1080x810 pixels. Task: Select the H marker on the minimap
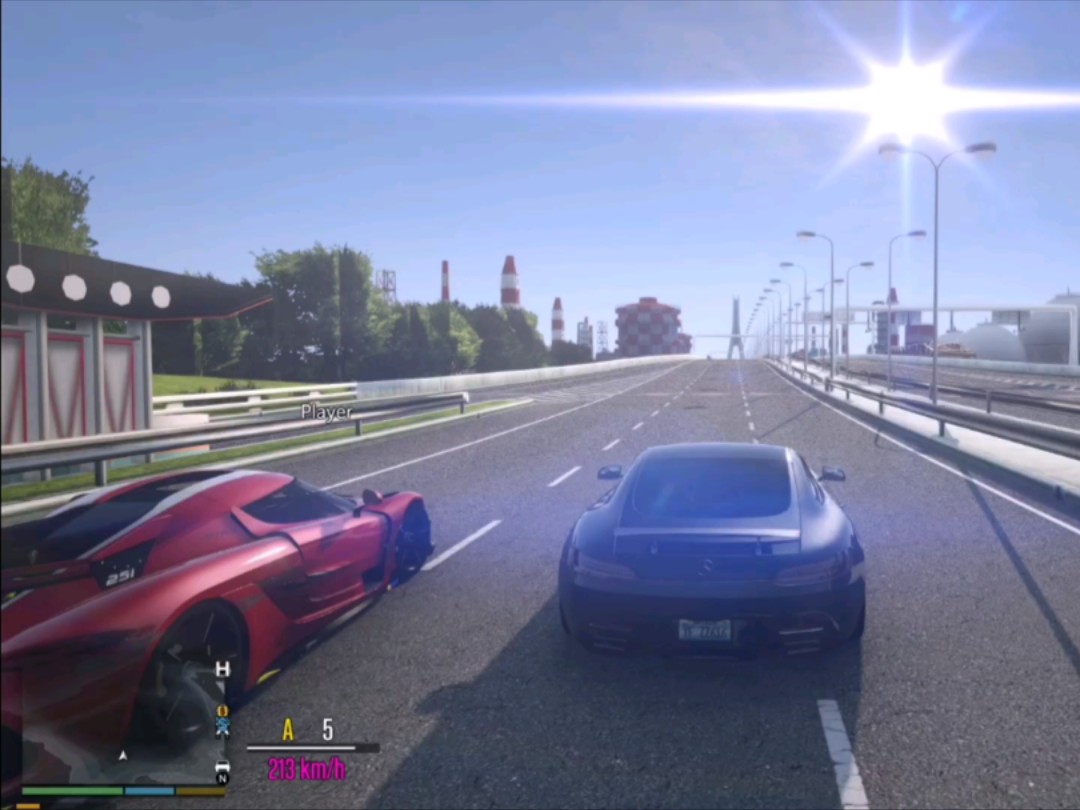click(222, 669)
